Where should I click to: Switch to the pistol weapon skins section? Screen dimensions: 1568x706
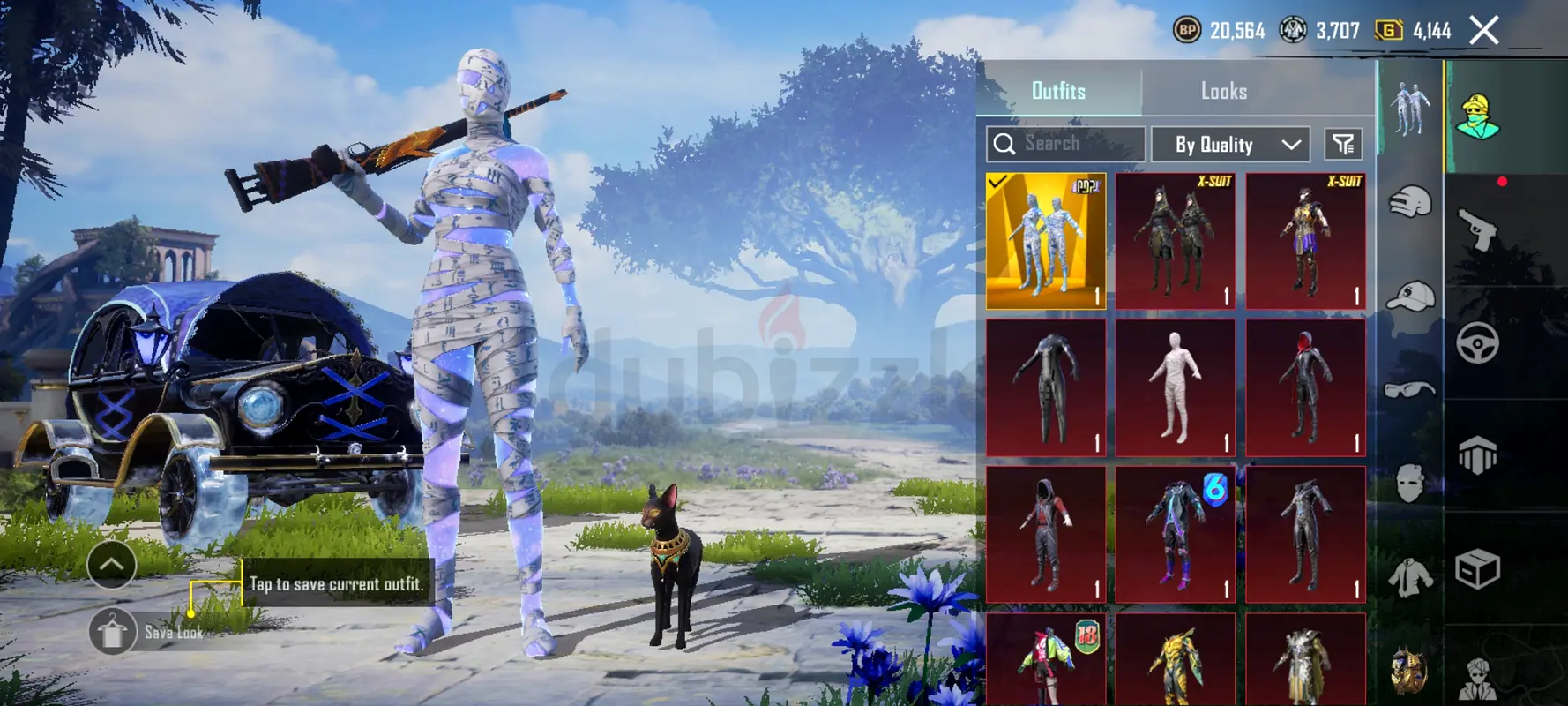(1477, 229)
